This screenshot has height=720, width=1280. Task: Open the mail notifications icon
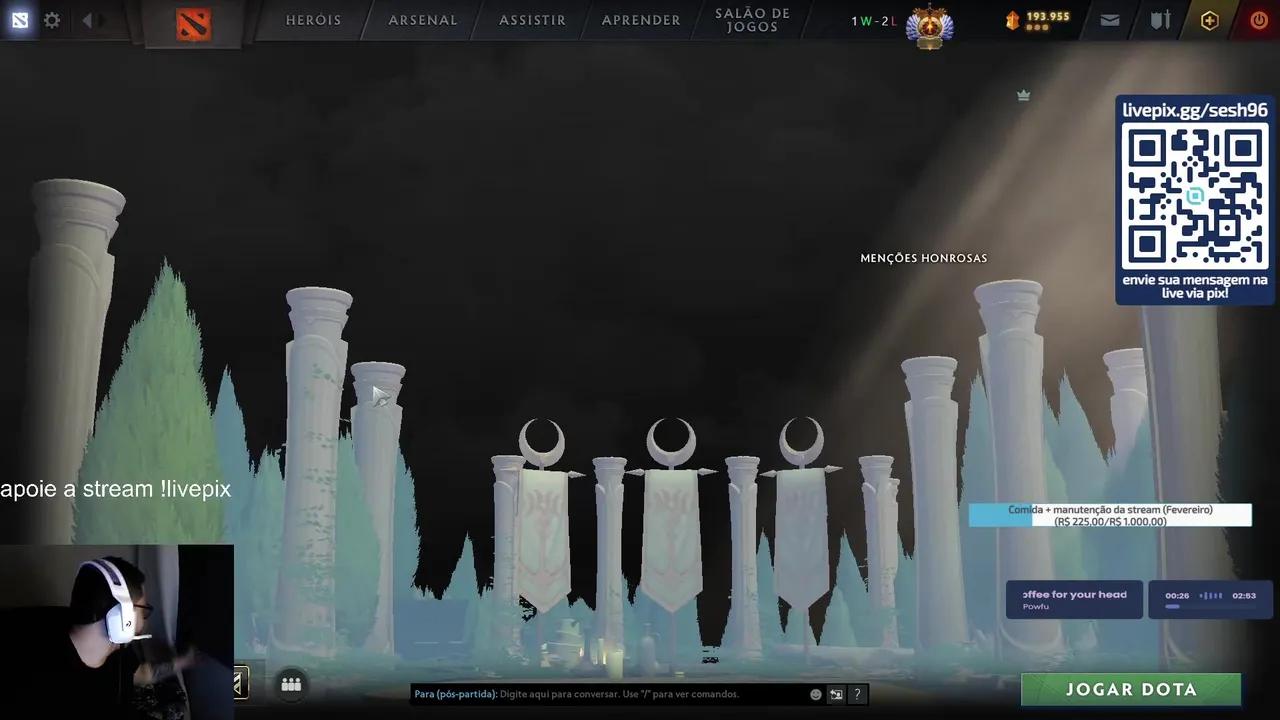1109,20
